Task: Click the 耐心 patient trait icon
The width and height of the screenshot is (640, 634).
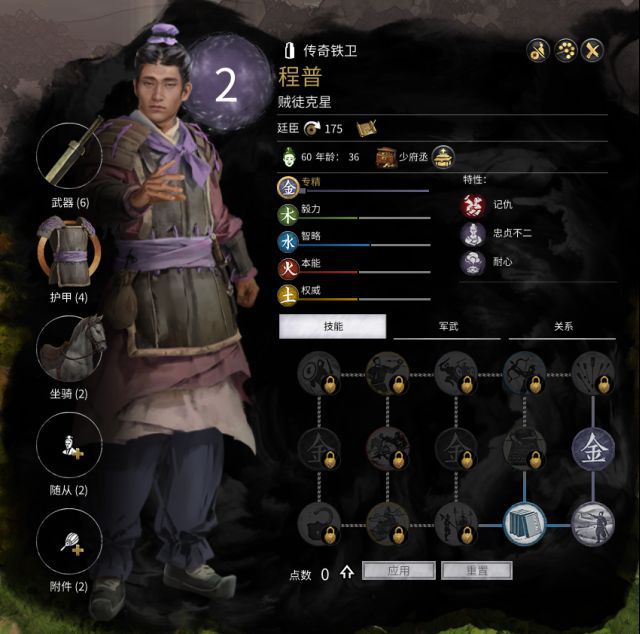Action: [473, 263]
